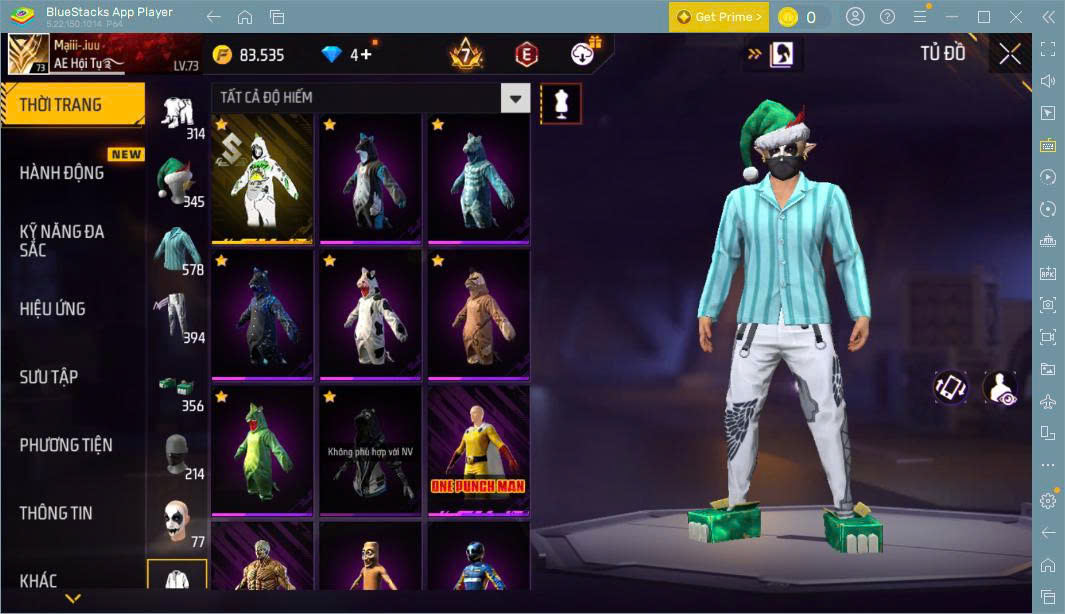The width and height of the screenshot is (1065, 614).
Task: Click the mannequin preview button
Action: (560, 103)
